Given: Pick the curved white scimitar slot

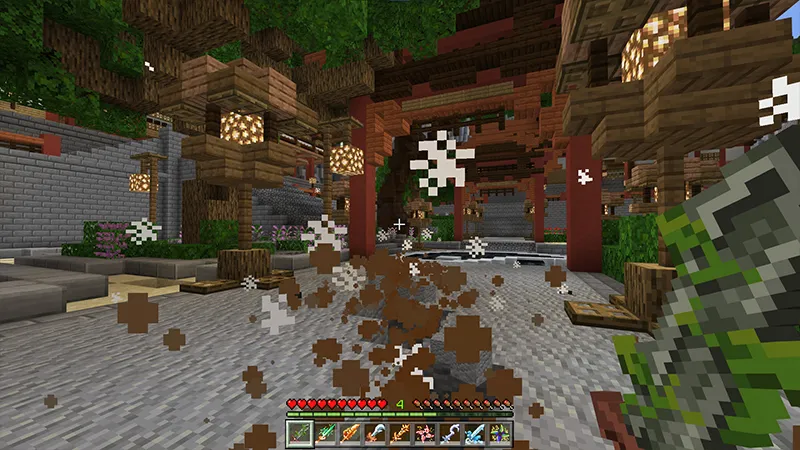Looking at the screenshot, I should [x=374, y=434].
